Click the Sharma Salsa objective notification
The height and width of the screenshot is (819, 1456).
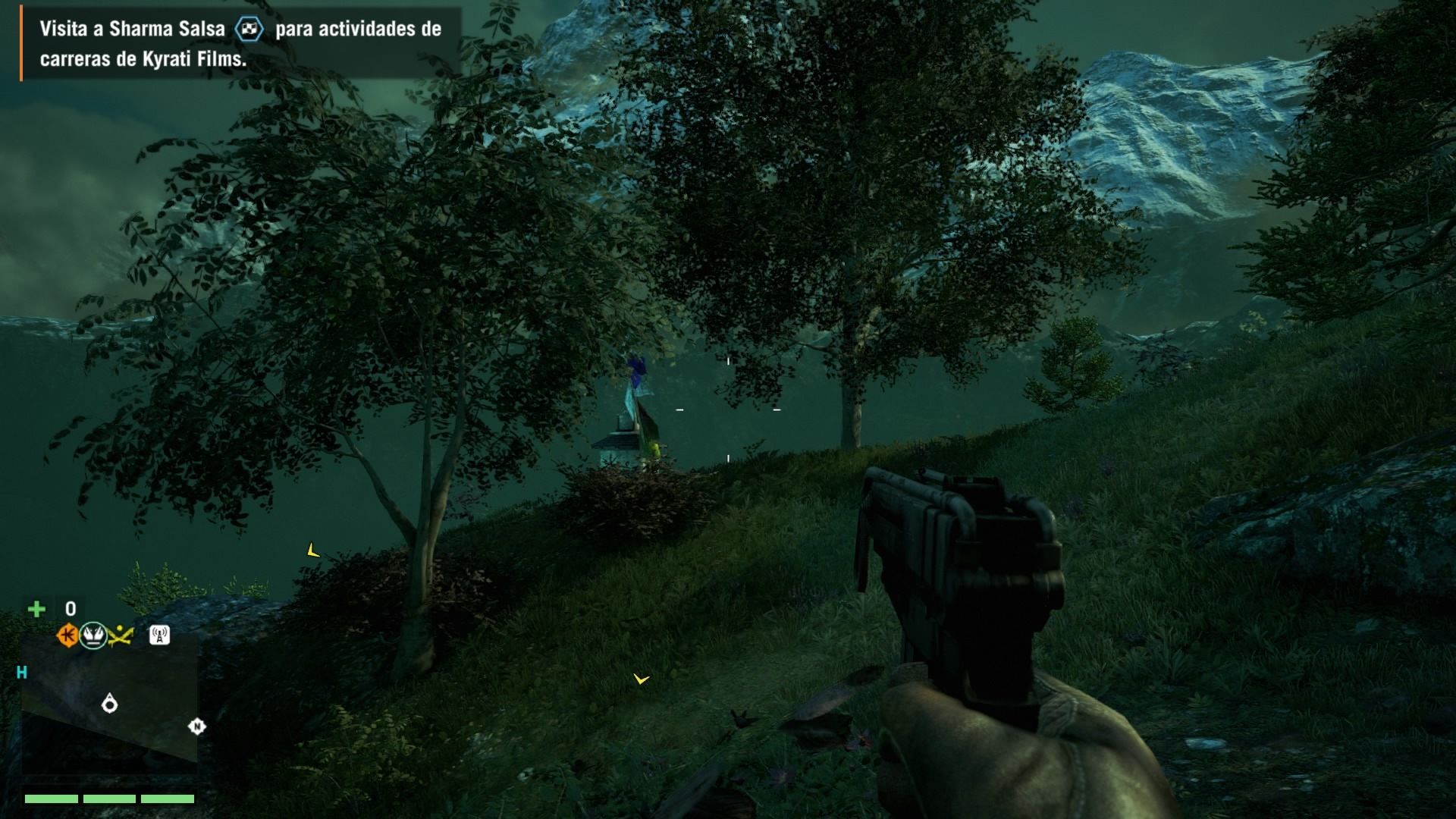(x=240, y=44)
